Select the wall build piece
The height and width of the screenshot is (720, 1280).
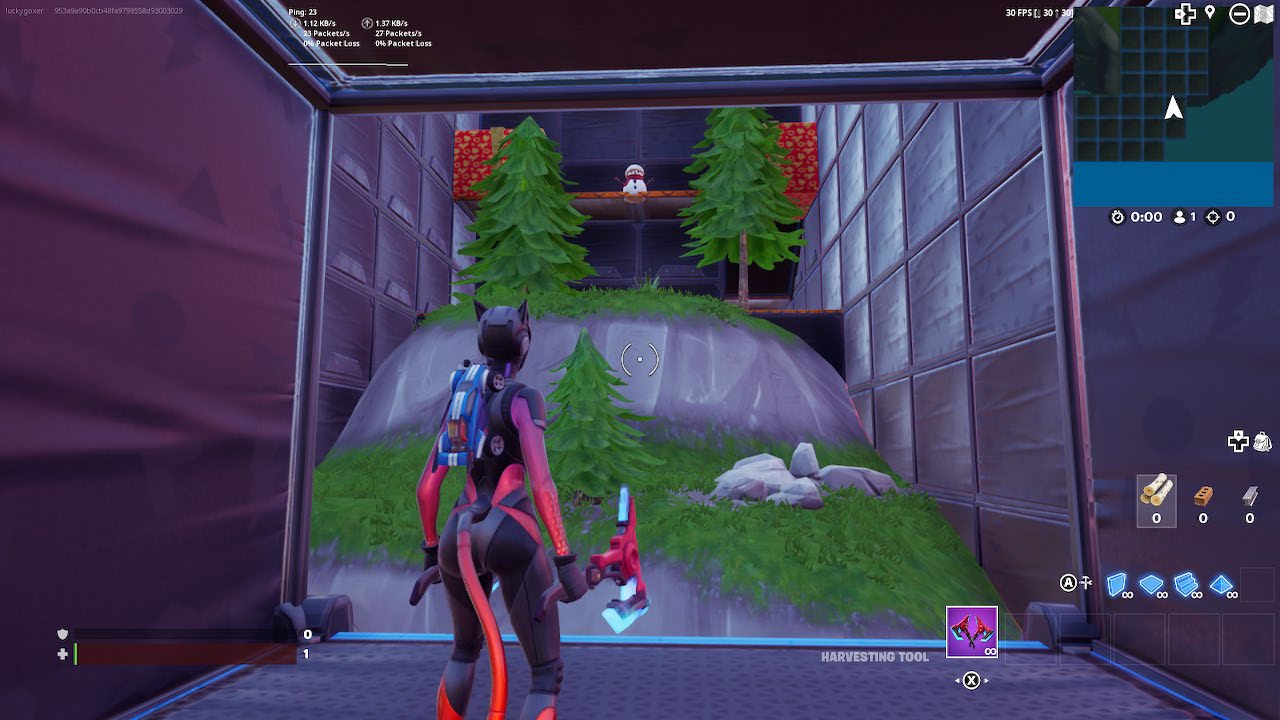tap(1117, 584)
